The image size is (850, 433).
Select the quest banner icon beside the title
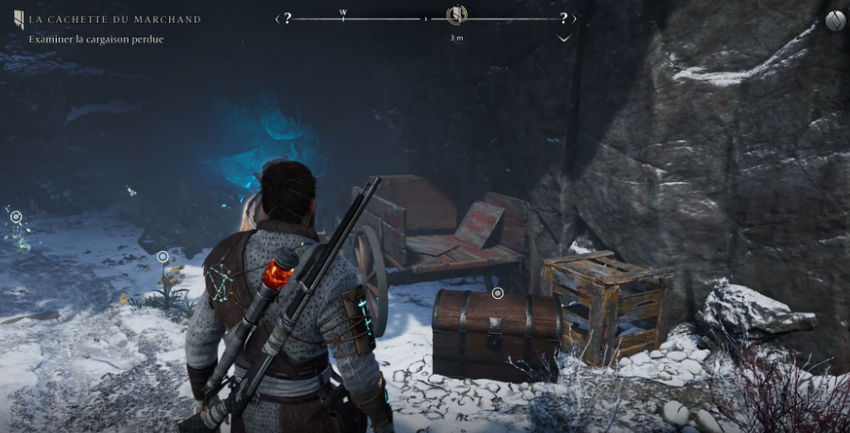click(x=17, y=20)
